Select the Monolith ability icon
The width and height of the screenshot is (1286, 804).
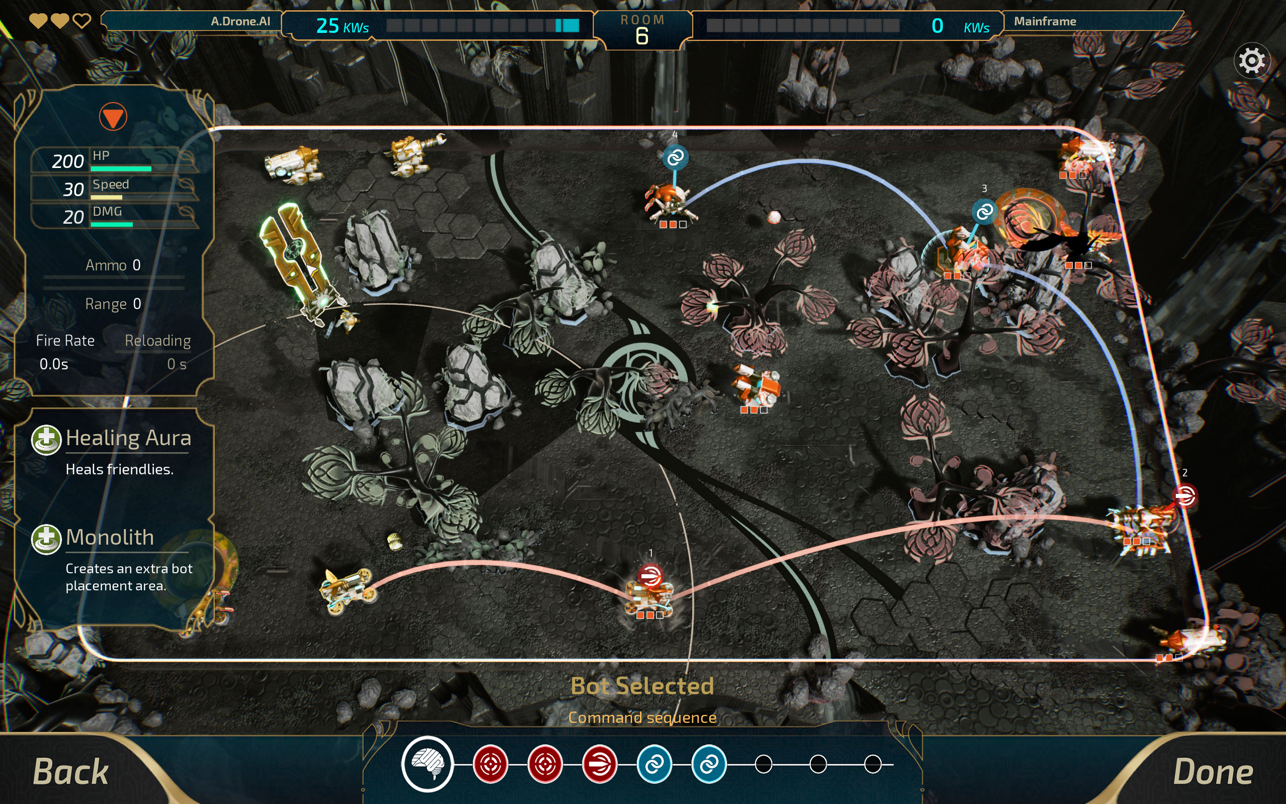[46, 539]
